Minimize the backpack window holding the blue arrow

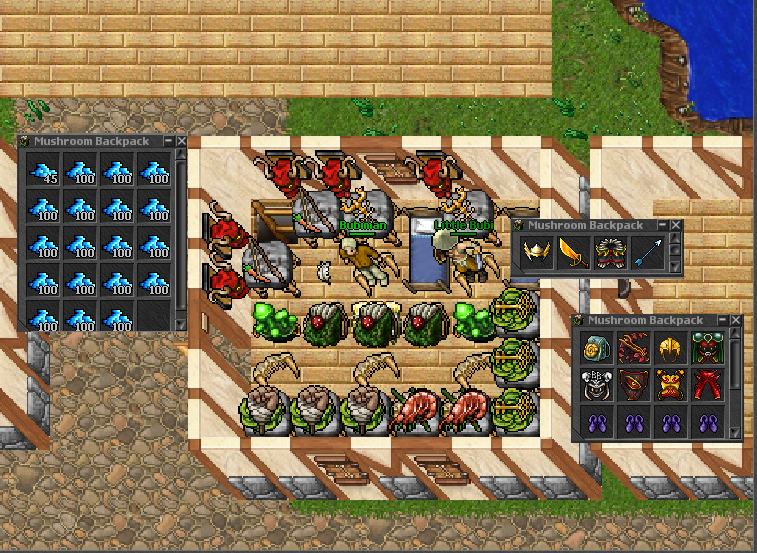coord(661,226)
